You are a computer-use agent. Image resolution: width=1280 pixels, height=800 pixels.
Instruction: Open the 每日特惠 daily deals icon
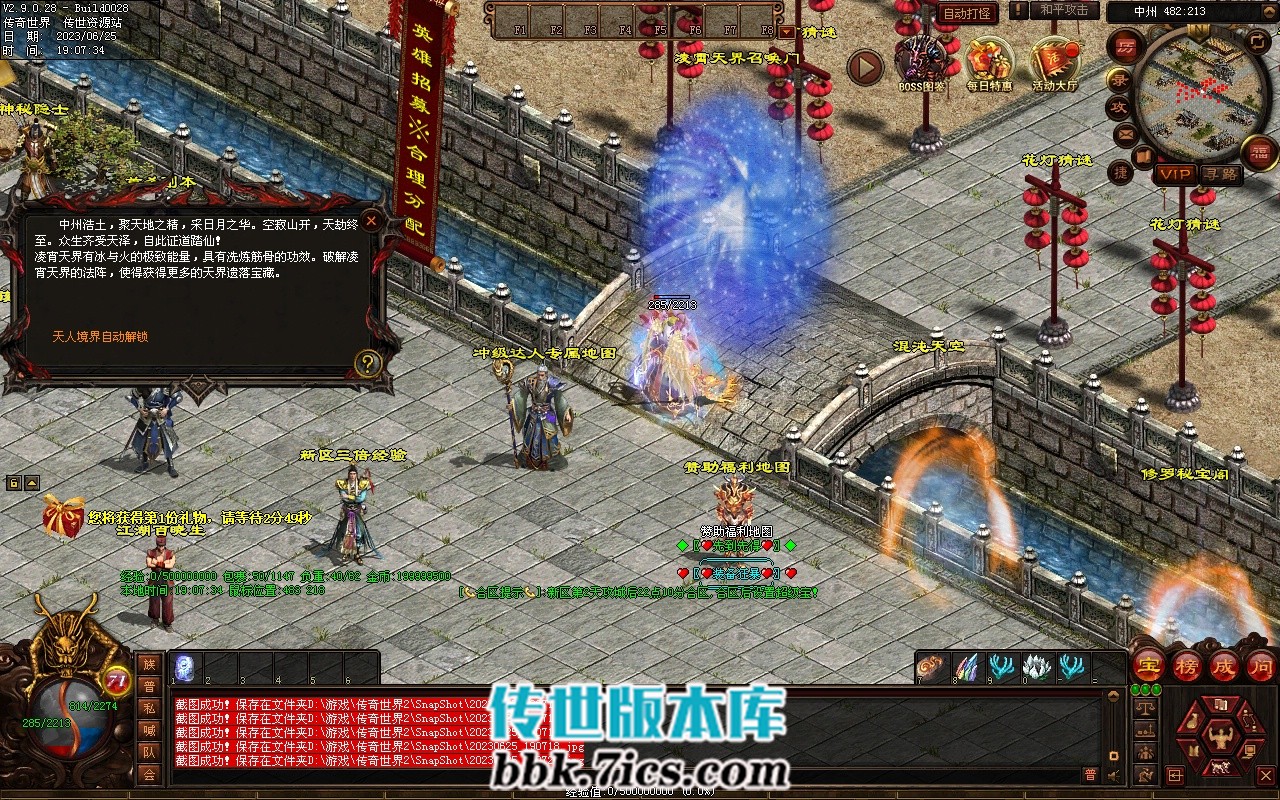(x=989, y=62)
